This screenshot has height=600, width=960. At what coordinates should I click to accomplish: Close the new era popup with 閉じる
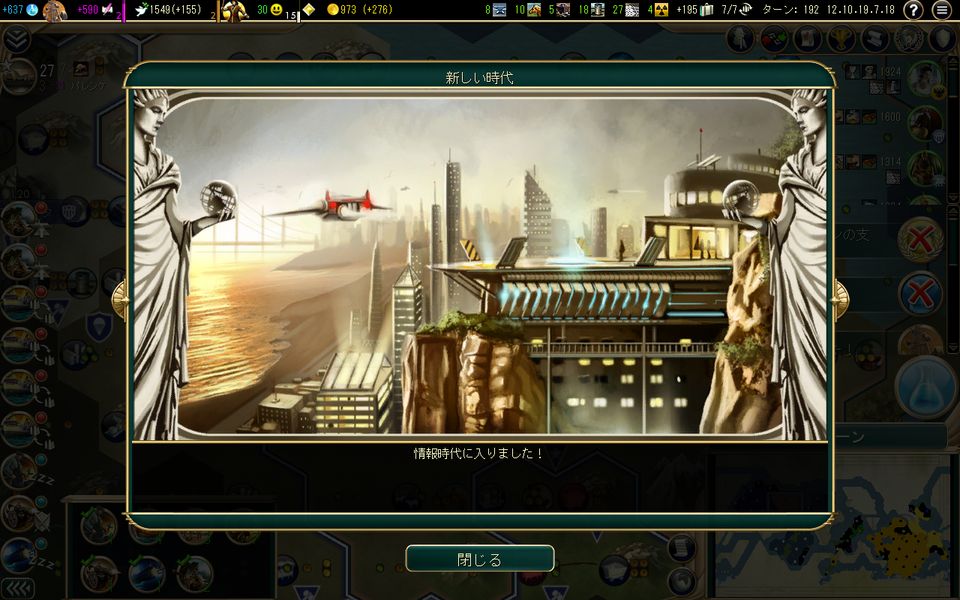coord(479,558)
